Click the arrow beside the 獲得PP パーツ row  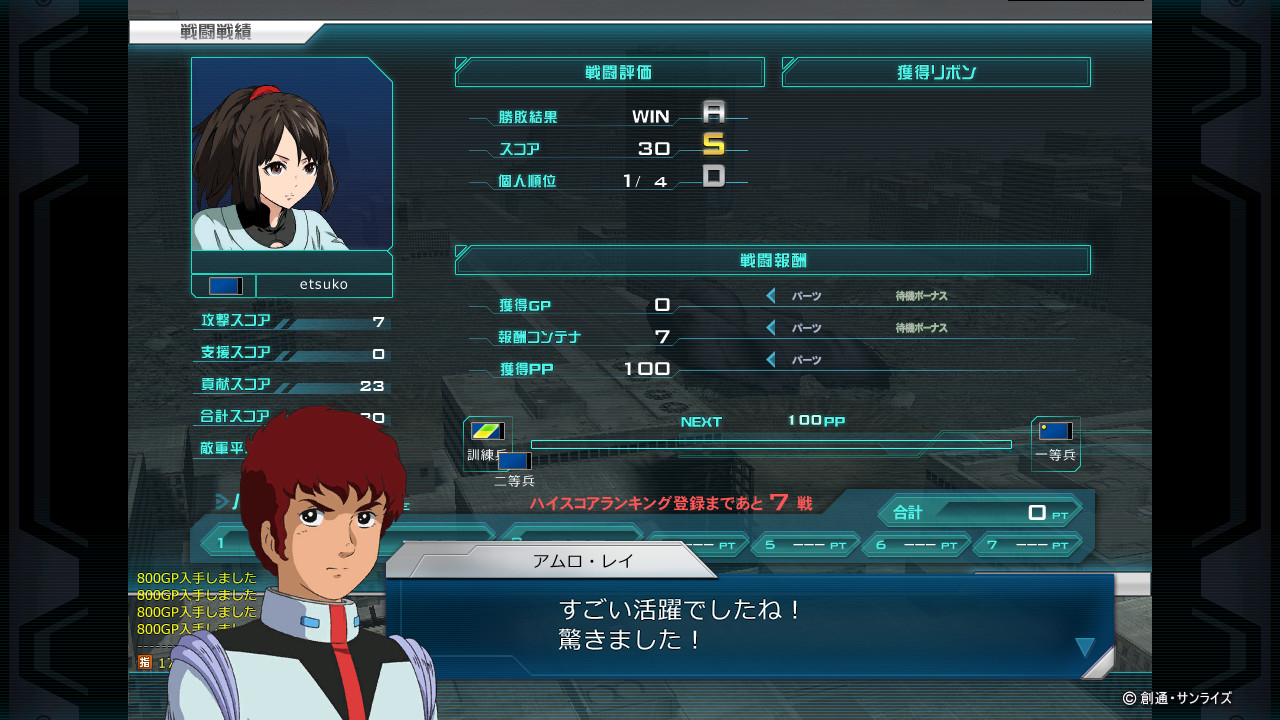[771, 360]
